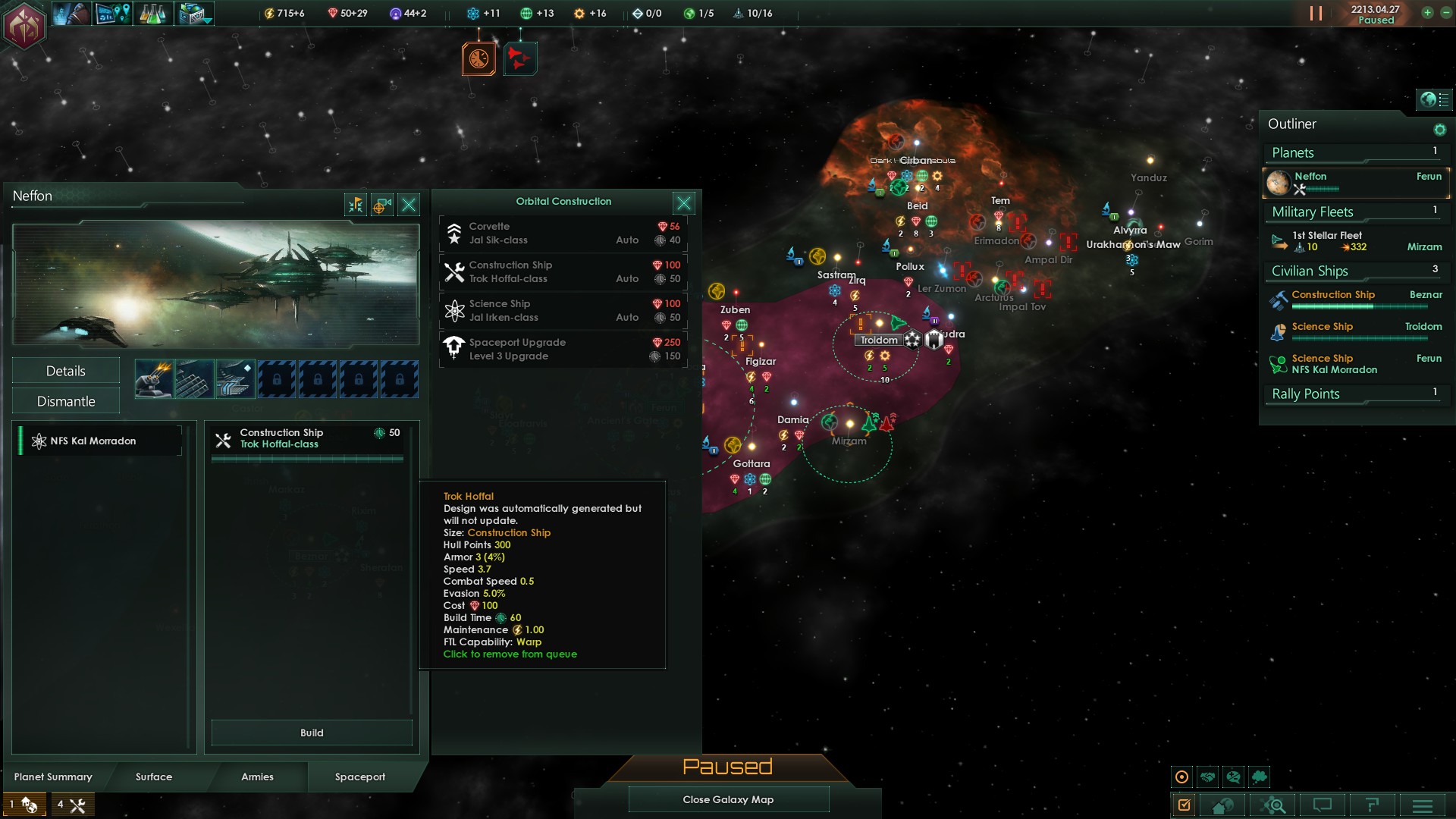Image resolution: width=1456 pixels, height=819 pixels.
Task: Open the Surface tab
Action: point(154,777)
